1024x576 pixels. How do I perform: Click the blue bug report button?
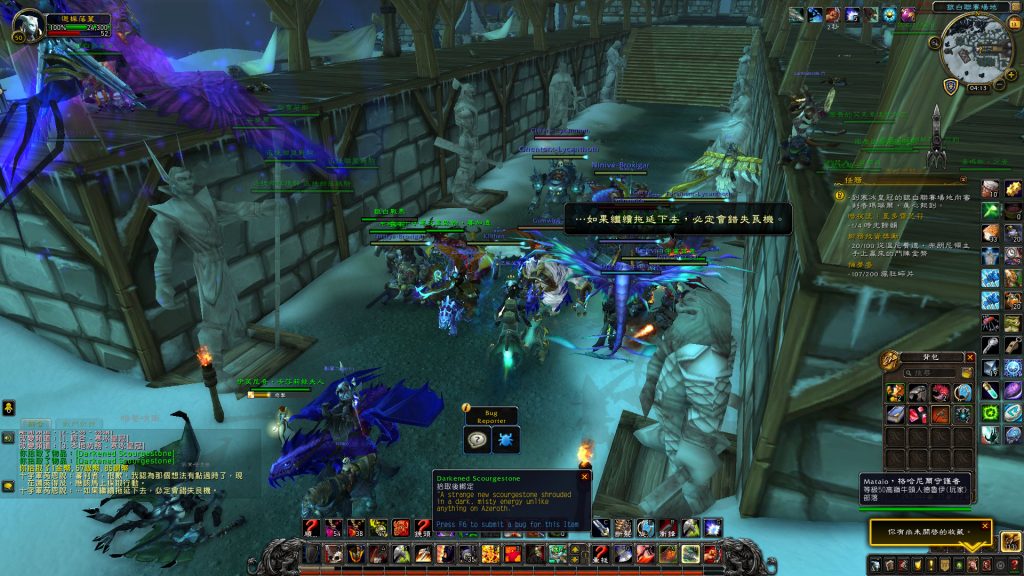[505, 439]
